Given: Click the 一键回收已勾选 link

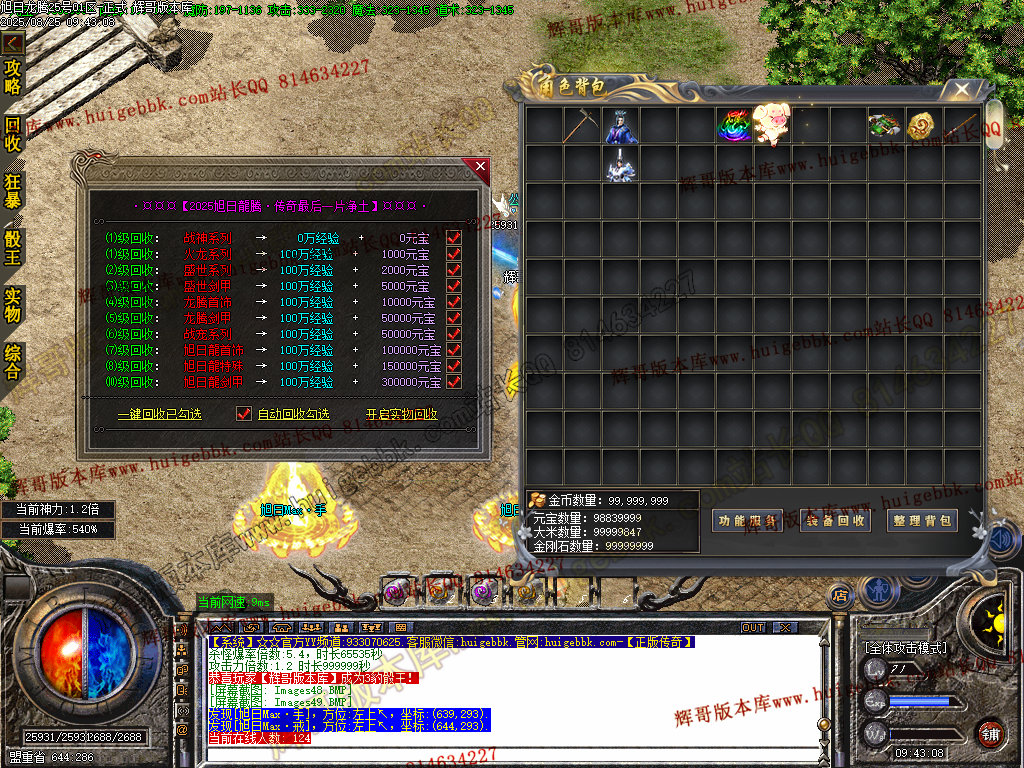Looking at the screenshot, I should (x=159, y=414).
